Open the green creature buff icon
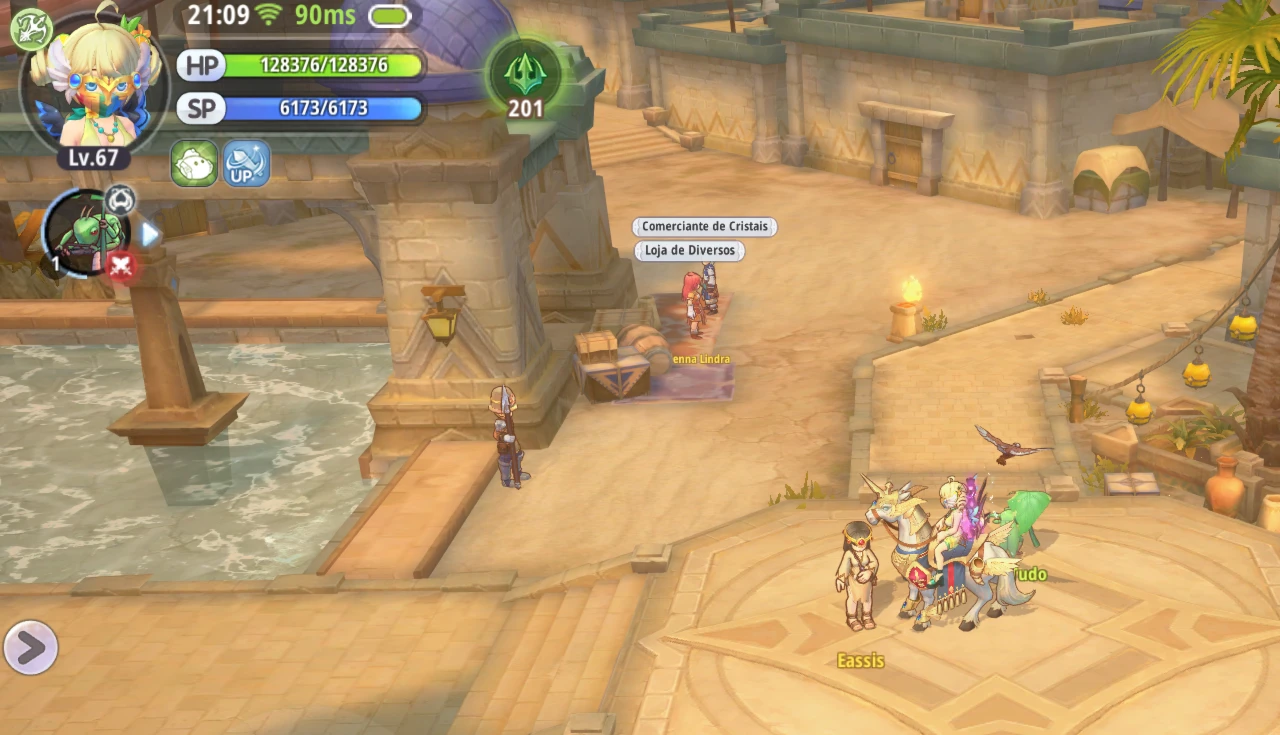This screenshot has width=1280, height=735. [194, 163]
